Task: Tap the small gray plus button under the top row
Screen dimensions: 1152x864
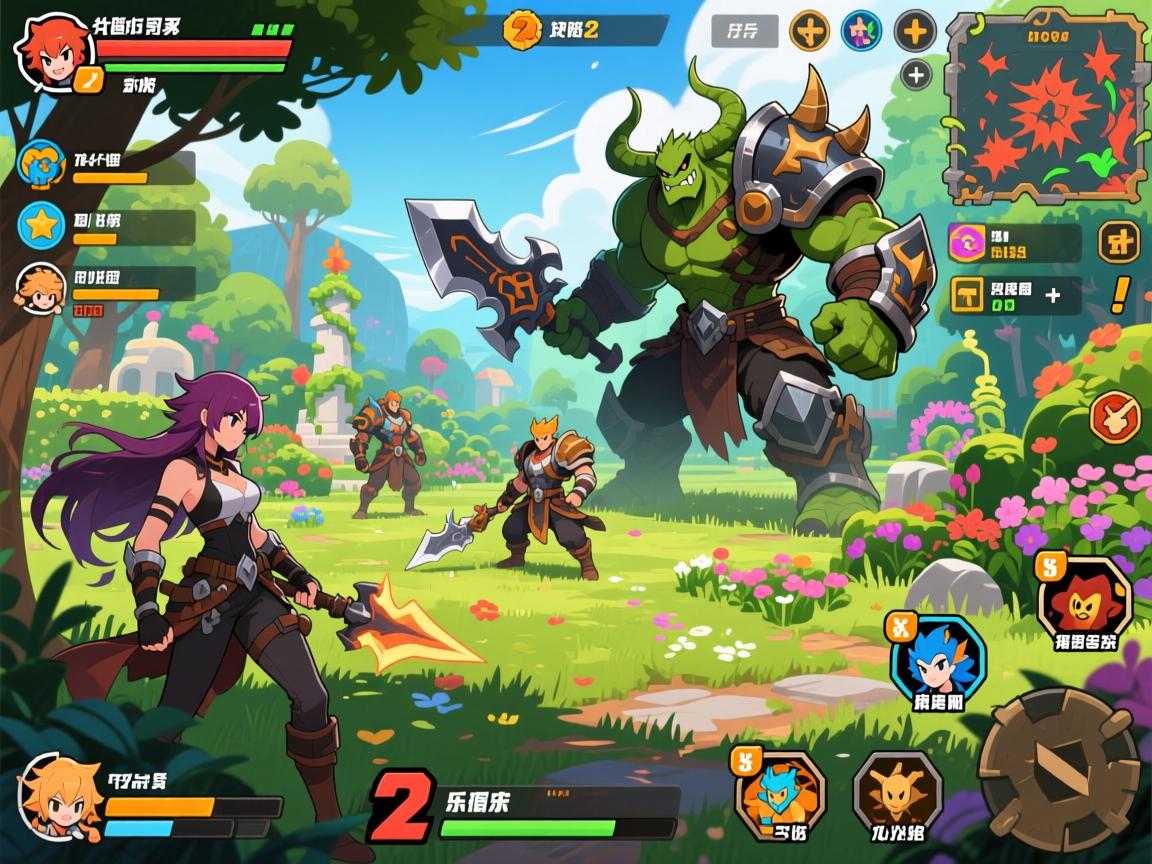Action: 916,74
